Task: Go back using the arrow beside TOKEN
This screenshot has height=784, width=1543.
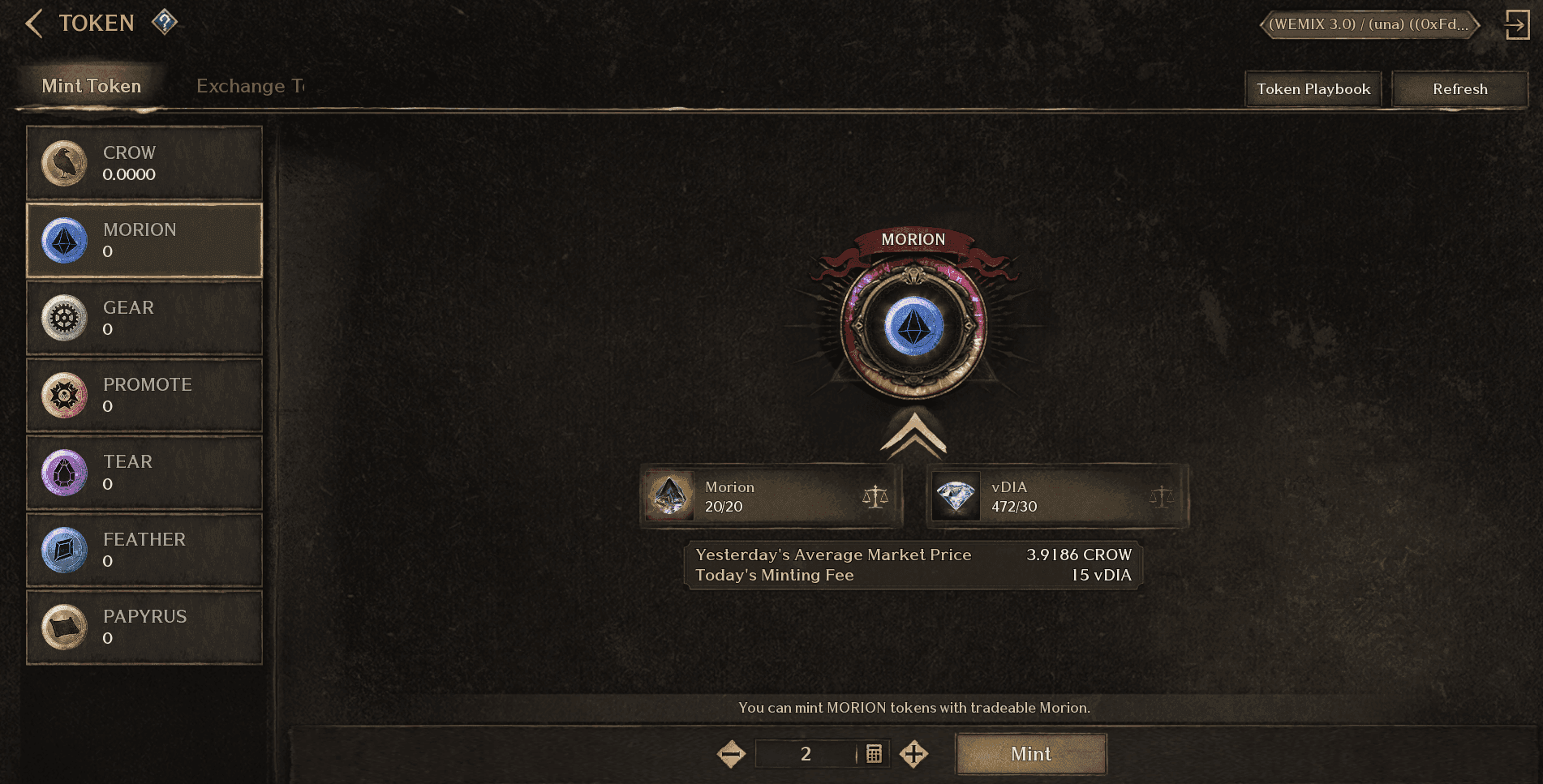Action: click(x=33, y=24)
